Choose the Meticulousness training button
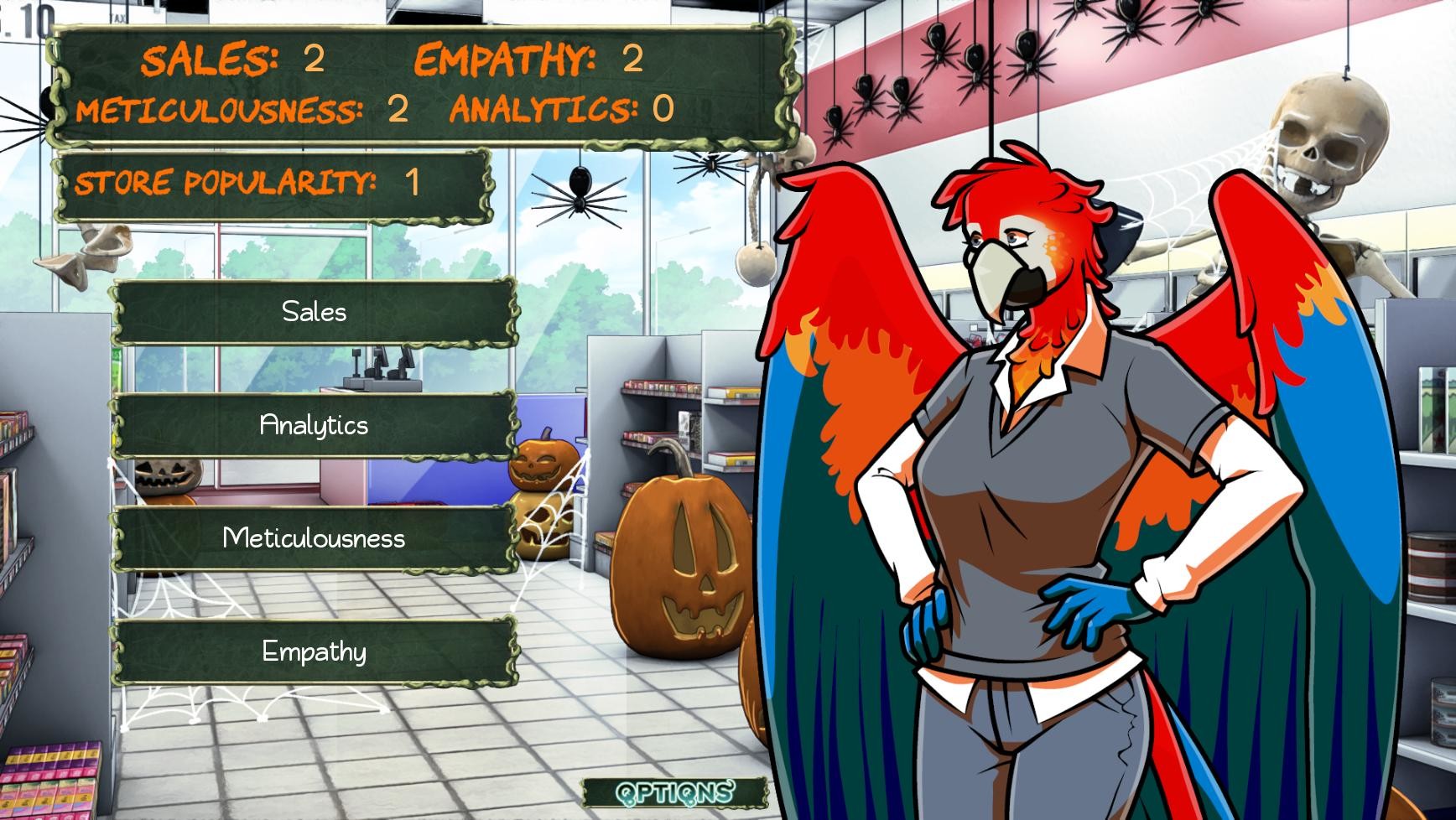This screenshot has width=1456, height=820. [x=315, y=541]
